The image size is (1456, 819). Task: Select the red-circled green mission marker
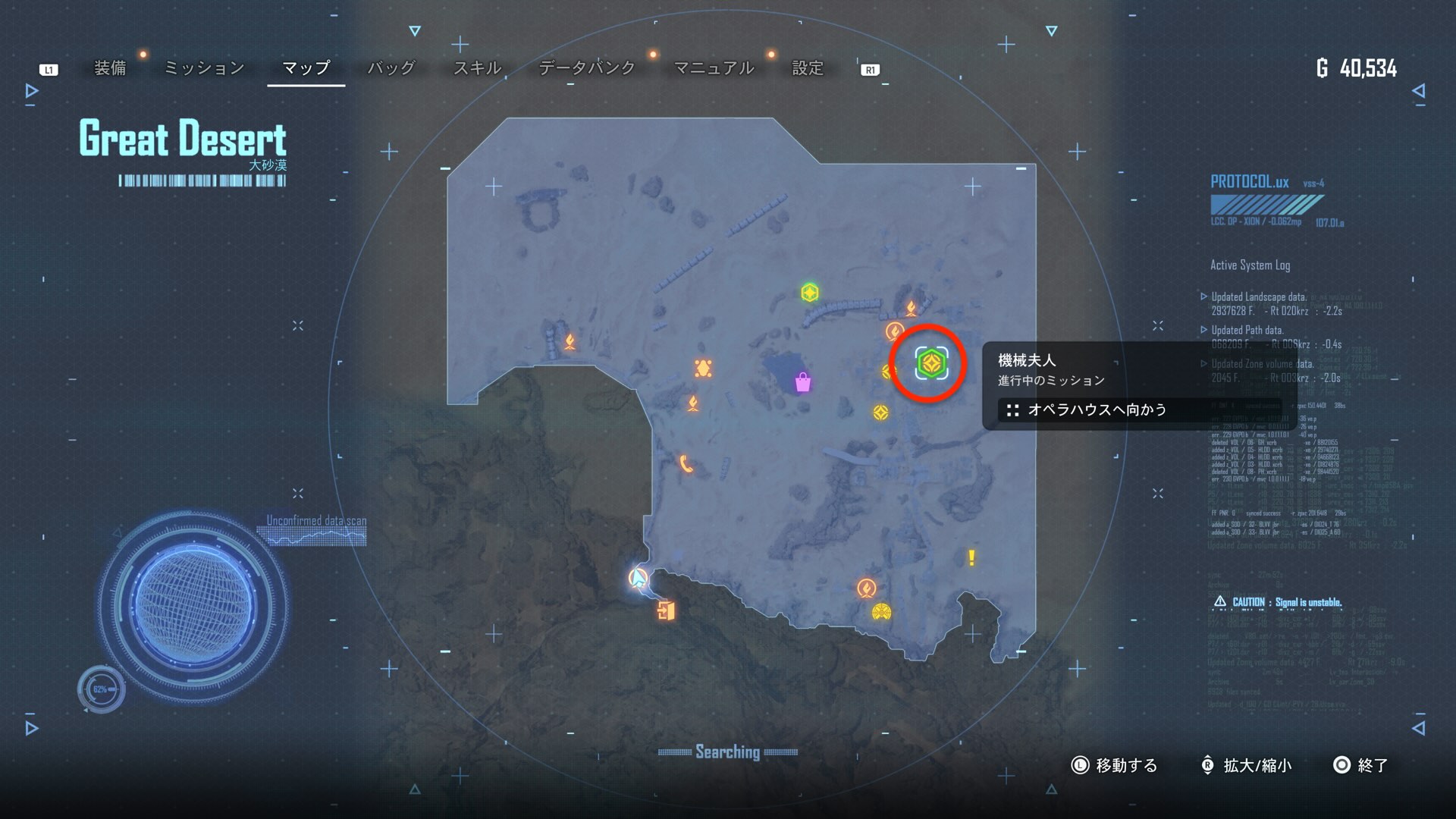click(930, 364)
